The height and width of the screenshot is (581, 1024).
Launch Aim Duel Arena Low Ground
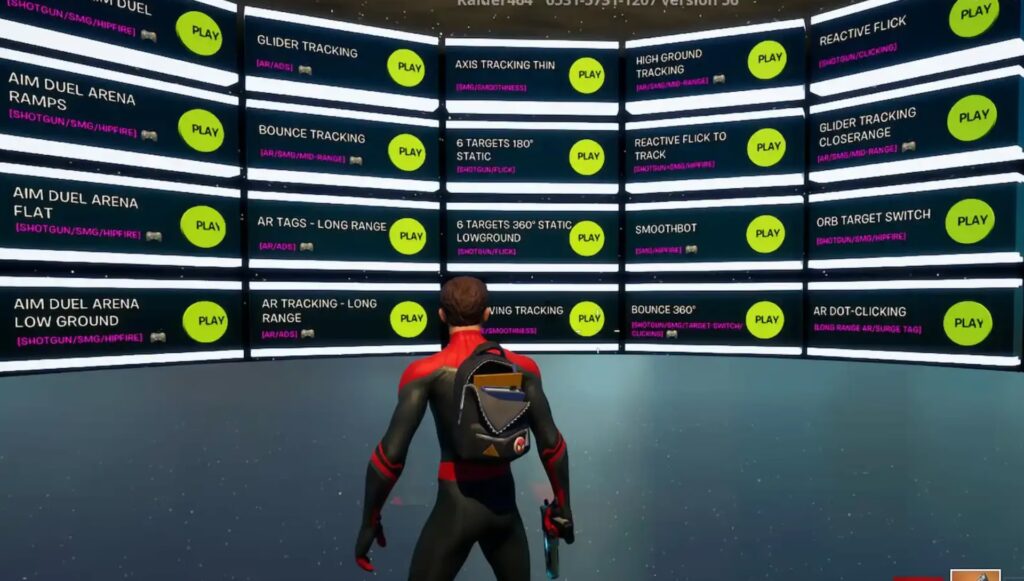(205, 321)
